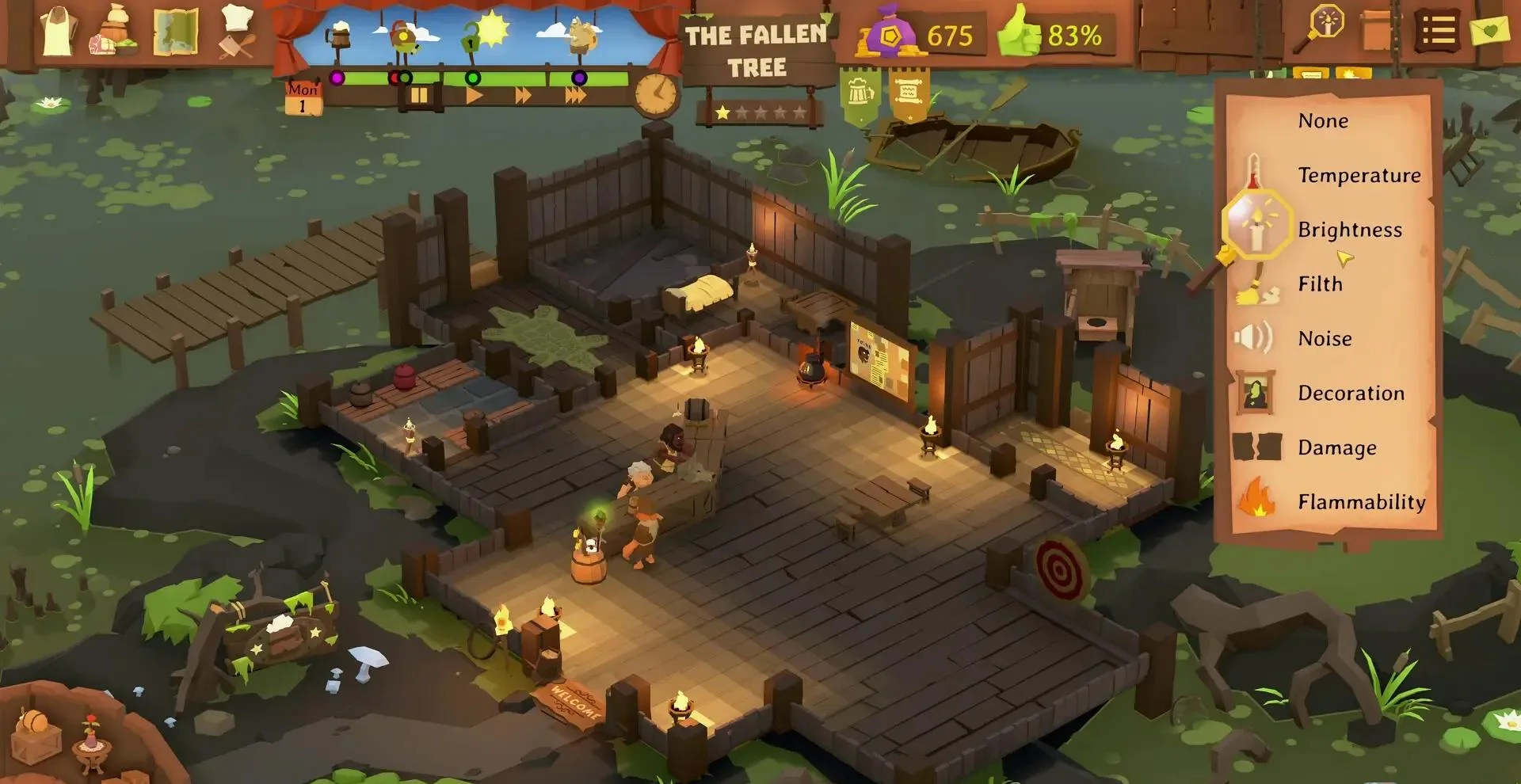Show the Damage overlay
This screenshot has height=784, width=1521.
(x=1336, y=448)
